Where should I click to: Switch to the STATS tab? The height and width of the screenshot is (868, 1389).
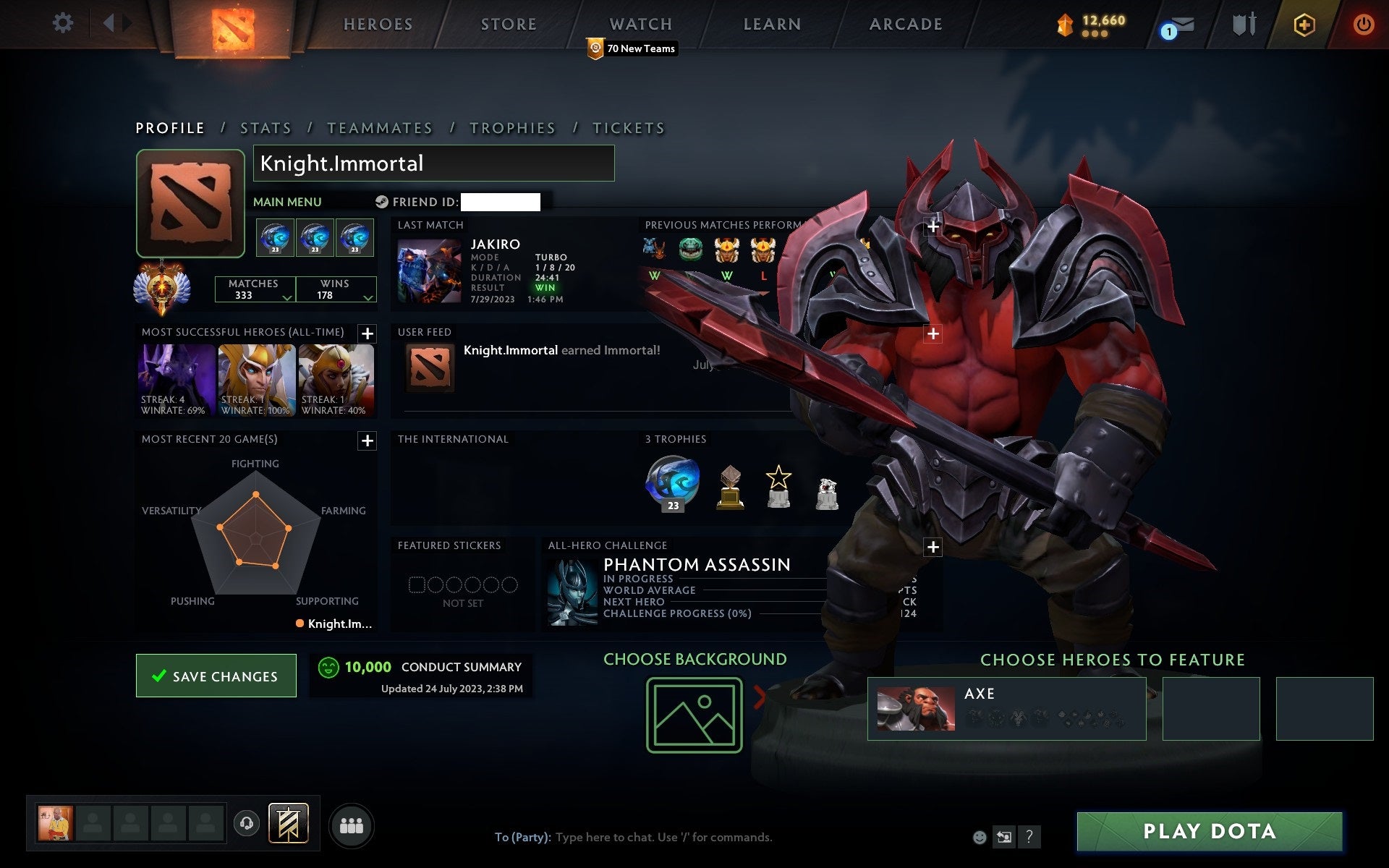coord(266,127)
